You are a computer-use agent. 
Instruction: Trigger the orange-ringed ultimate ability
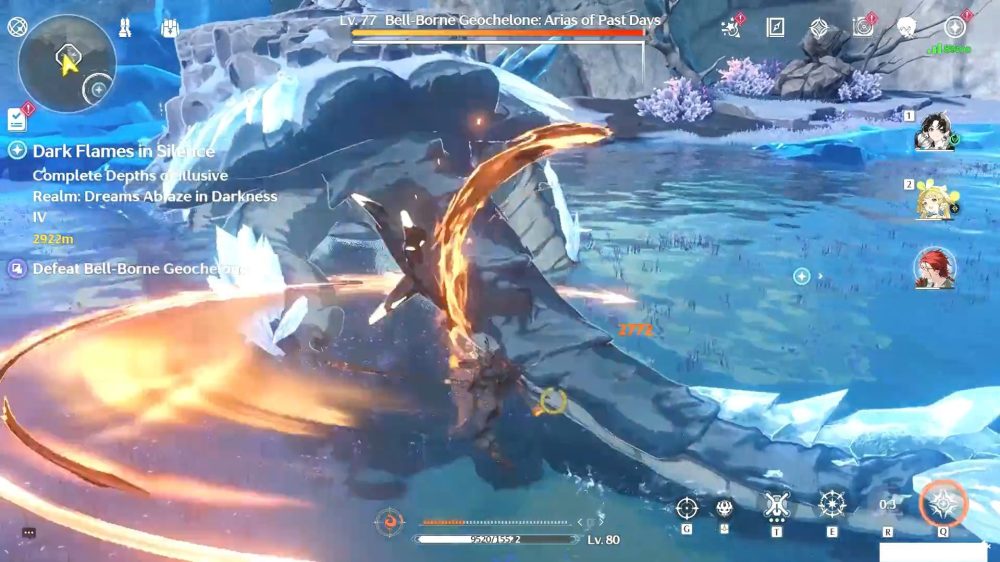pyautogui.click(x=942, y=503)
